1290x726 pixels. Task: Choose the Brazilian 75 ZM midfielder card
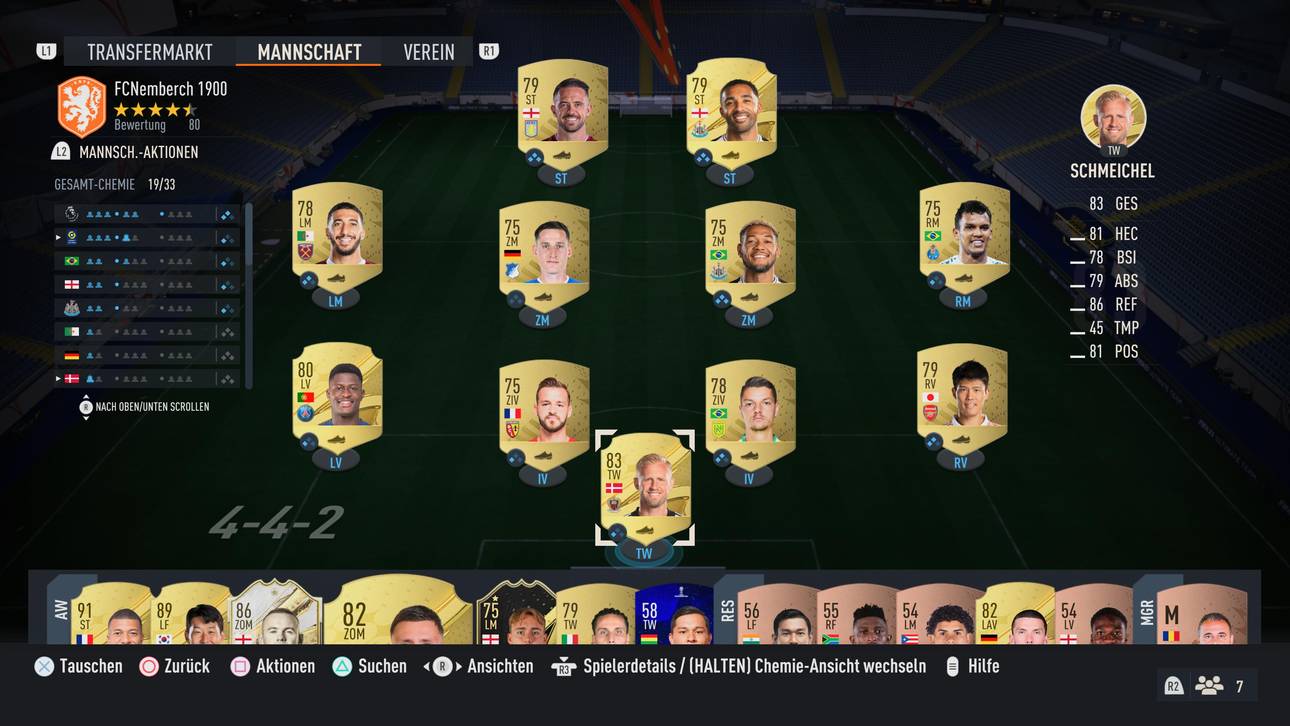click(x=749, y=254)
